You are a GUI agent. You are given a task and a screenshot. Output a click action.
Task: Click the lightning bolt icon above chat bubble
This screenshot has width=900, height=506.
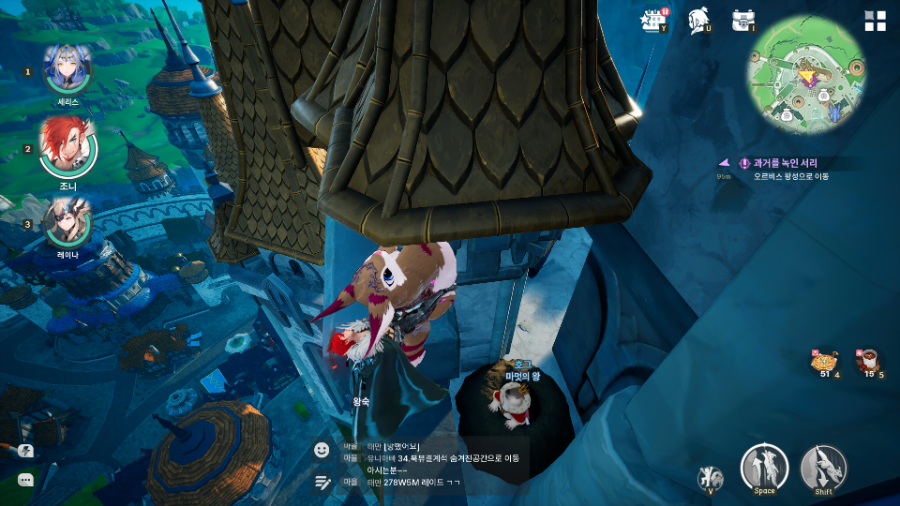pos(26,451)
